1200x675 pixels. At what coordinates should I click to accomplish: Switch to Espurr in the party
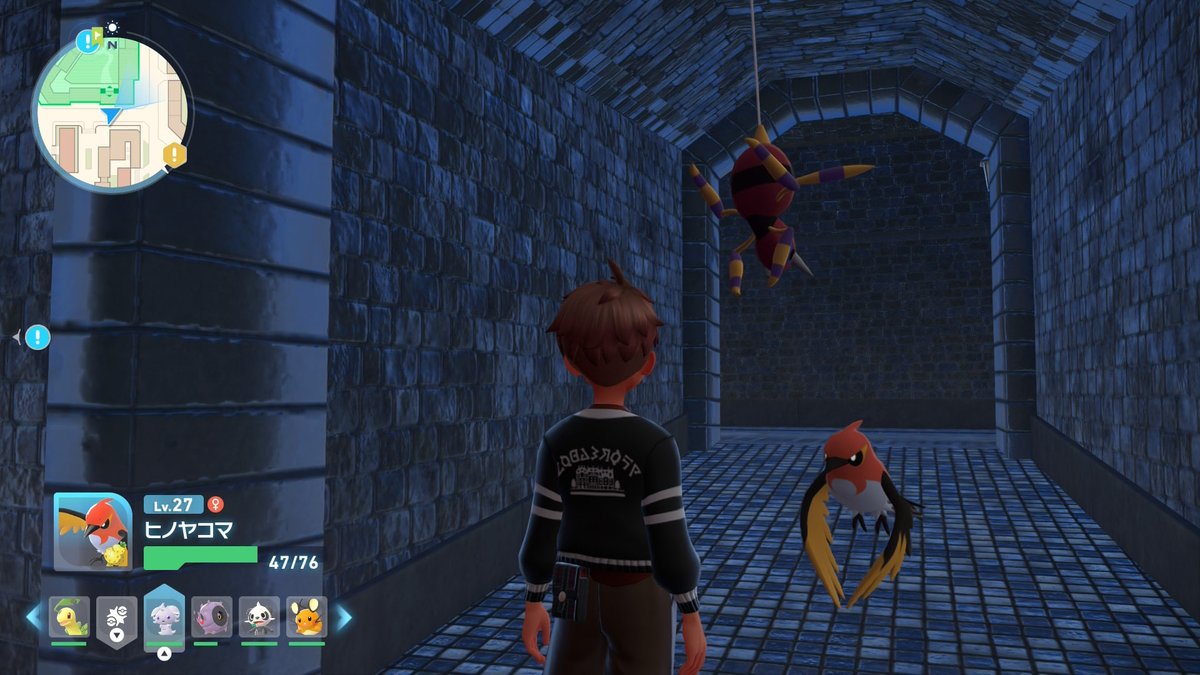(164, 617)
